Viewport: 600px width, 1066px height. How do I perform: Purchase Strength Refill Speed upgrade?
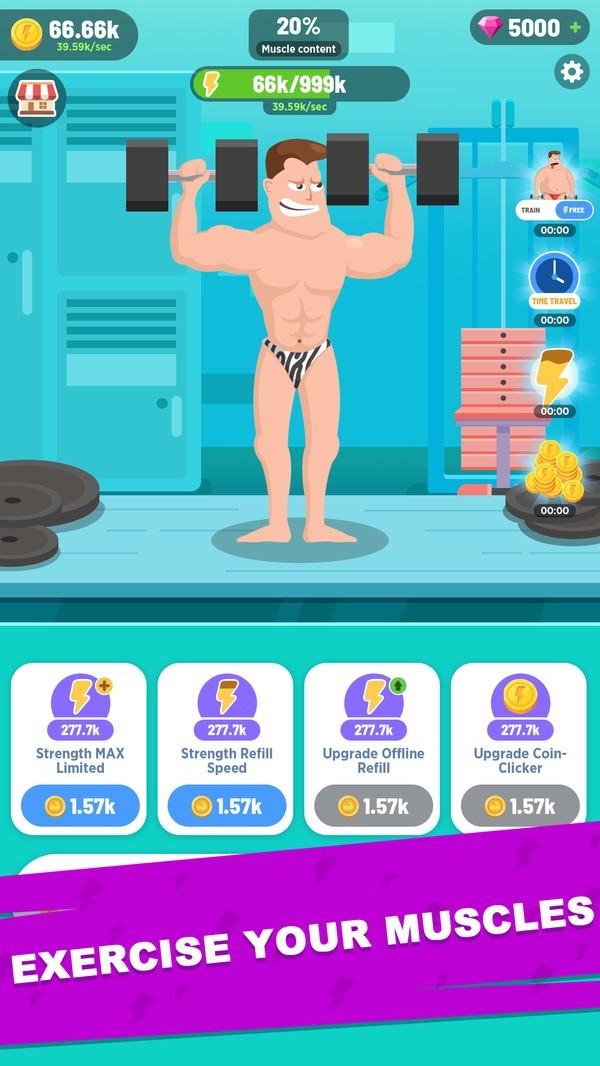click(x=226, y=806)
